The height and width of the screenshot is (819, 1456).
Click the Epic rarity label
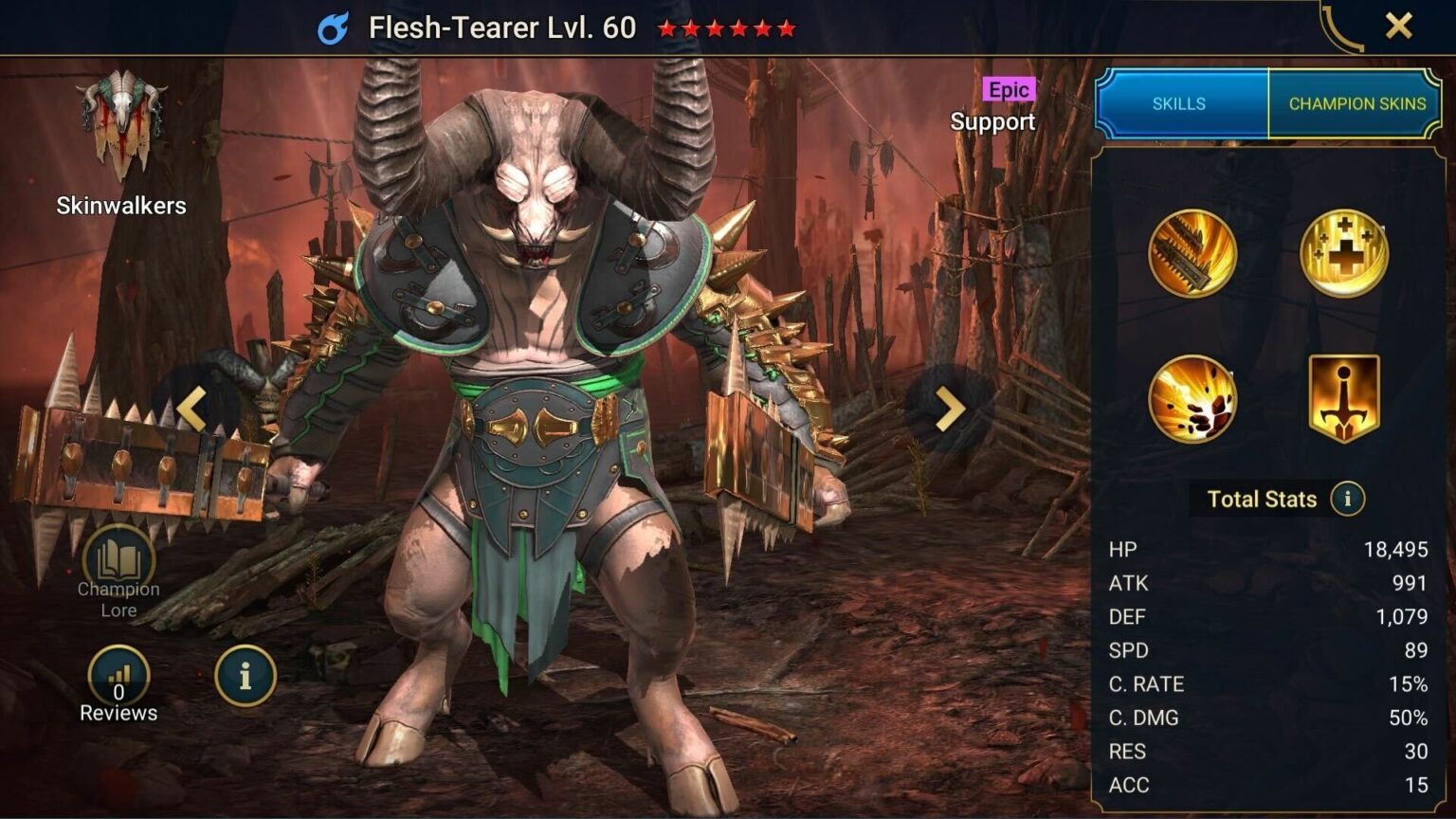[1009, 88]
